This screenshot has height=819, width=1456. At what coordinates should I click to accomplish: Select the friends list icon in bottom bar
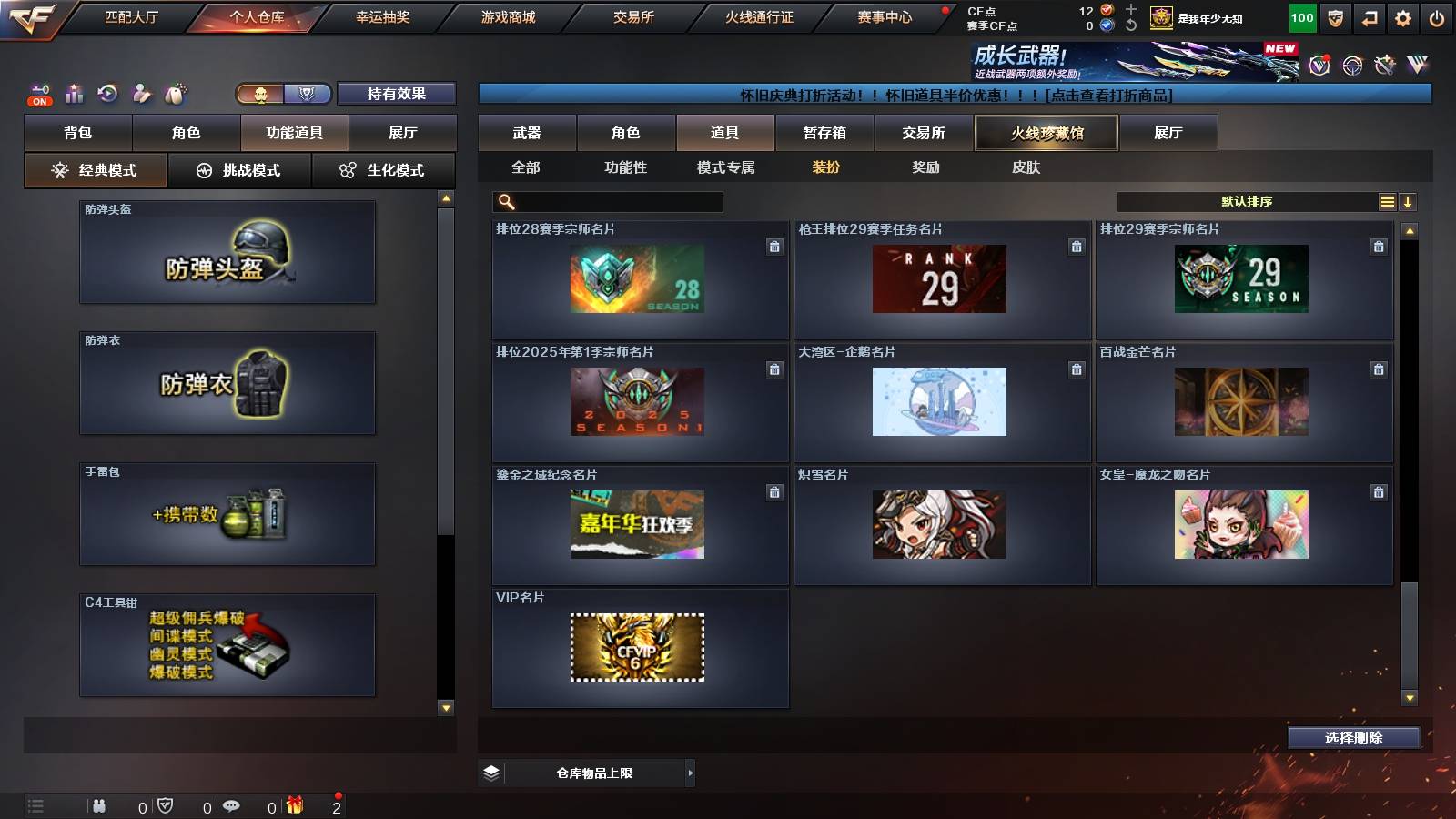pos(100,806)
